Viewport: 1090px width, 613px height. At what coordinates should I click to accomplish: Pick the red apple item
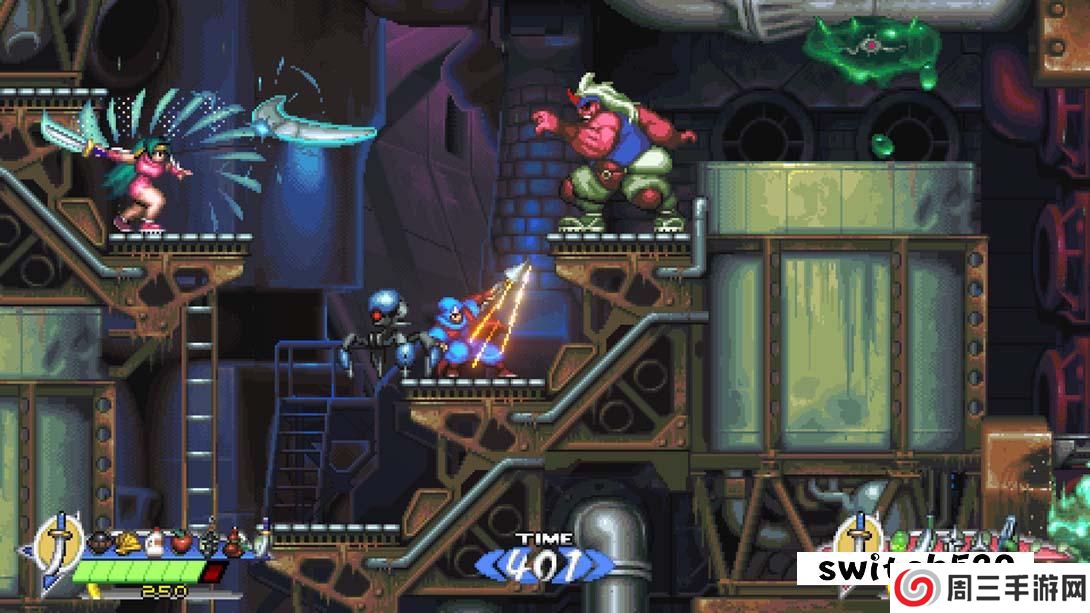[x=181, y=543]
